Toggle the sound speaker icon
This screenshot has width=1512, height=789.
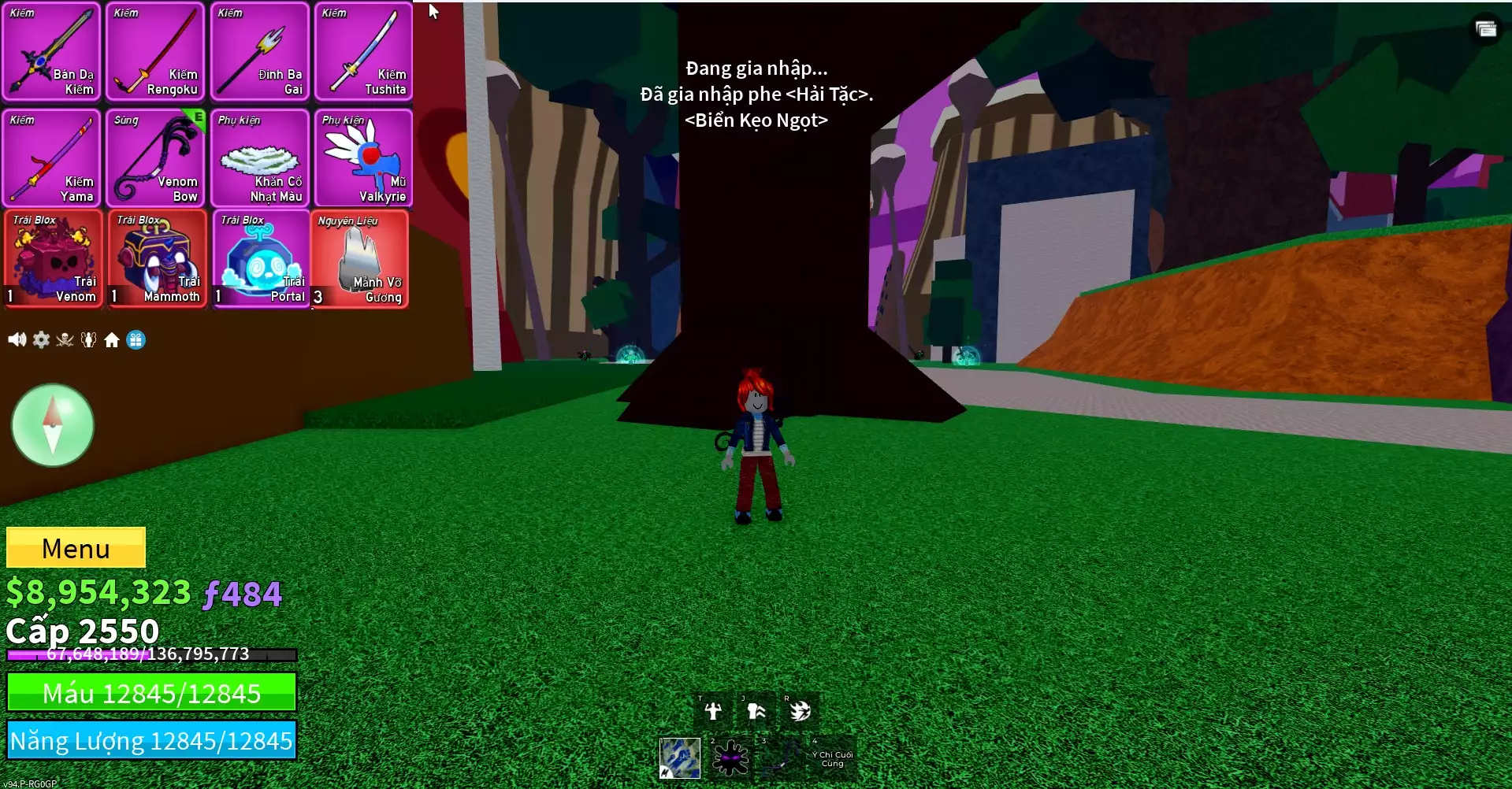point(17,339)
